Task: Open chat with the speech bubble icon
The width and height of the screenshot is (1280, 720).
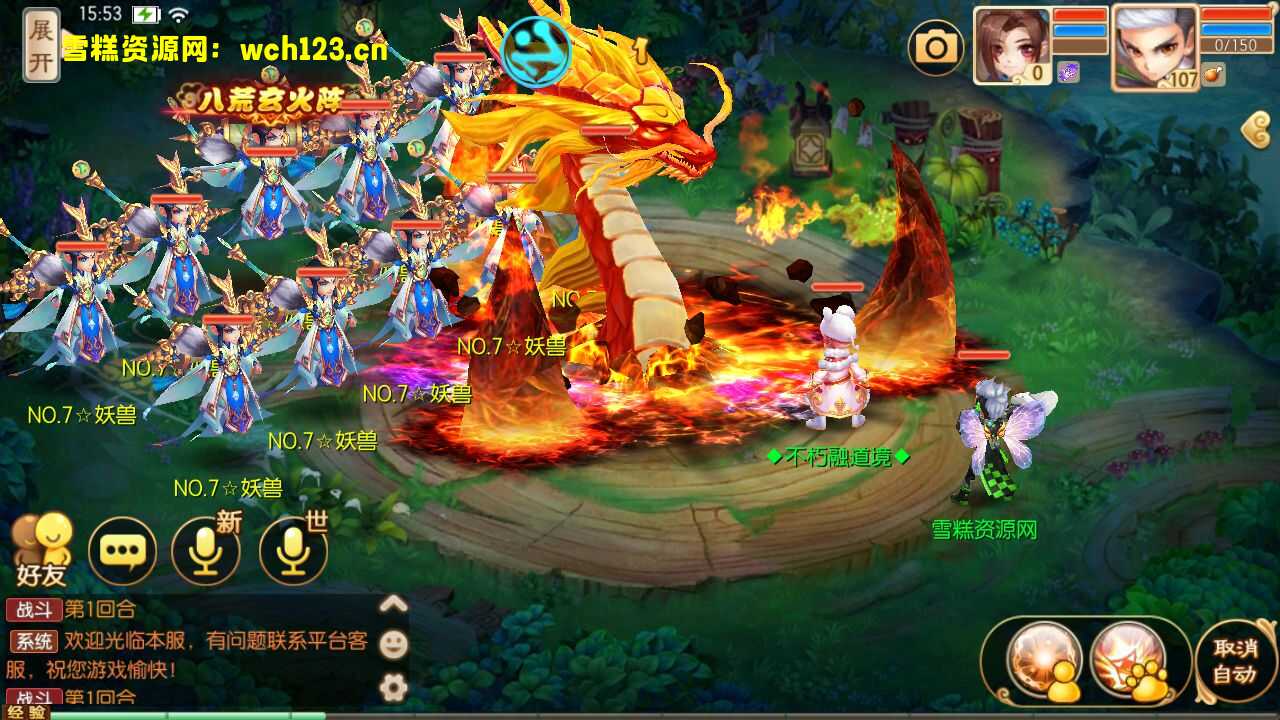Action: 120,548
